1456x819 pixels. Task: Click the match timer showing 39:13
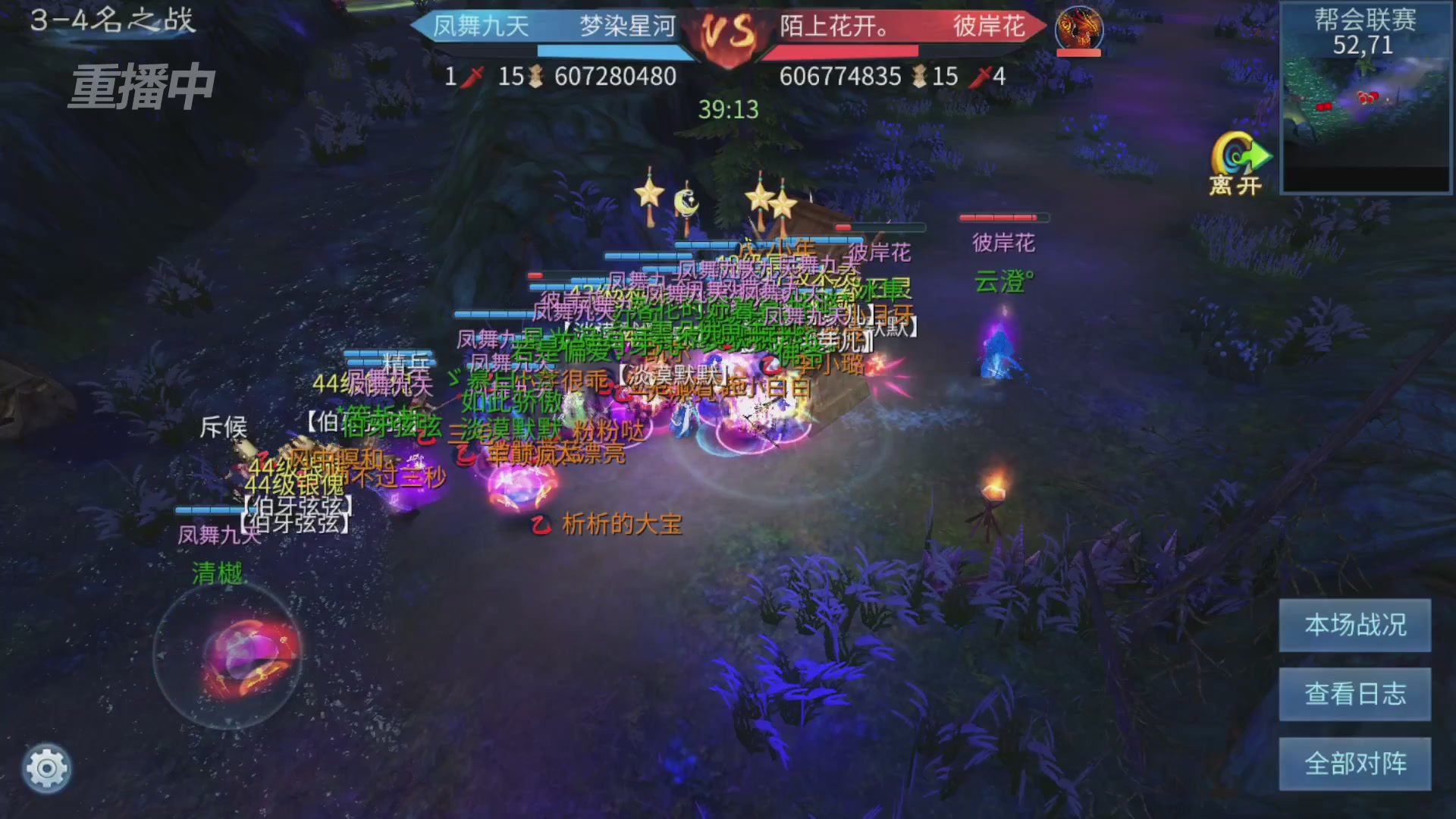[728, 110]
